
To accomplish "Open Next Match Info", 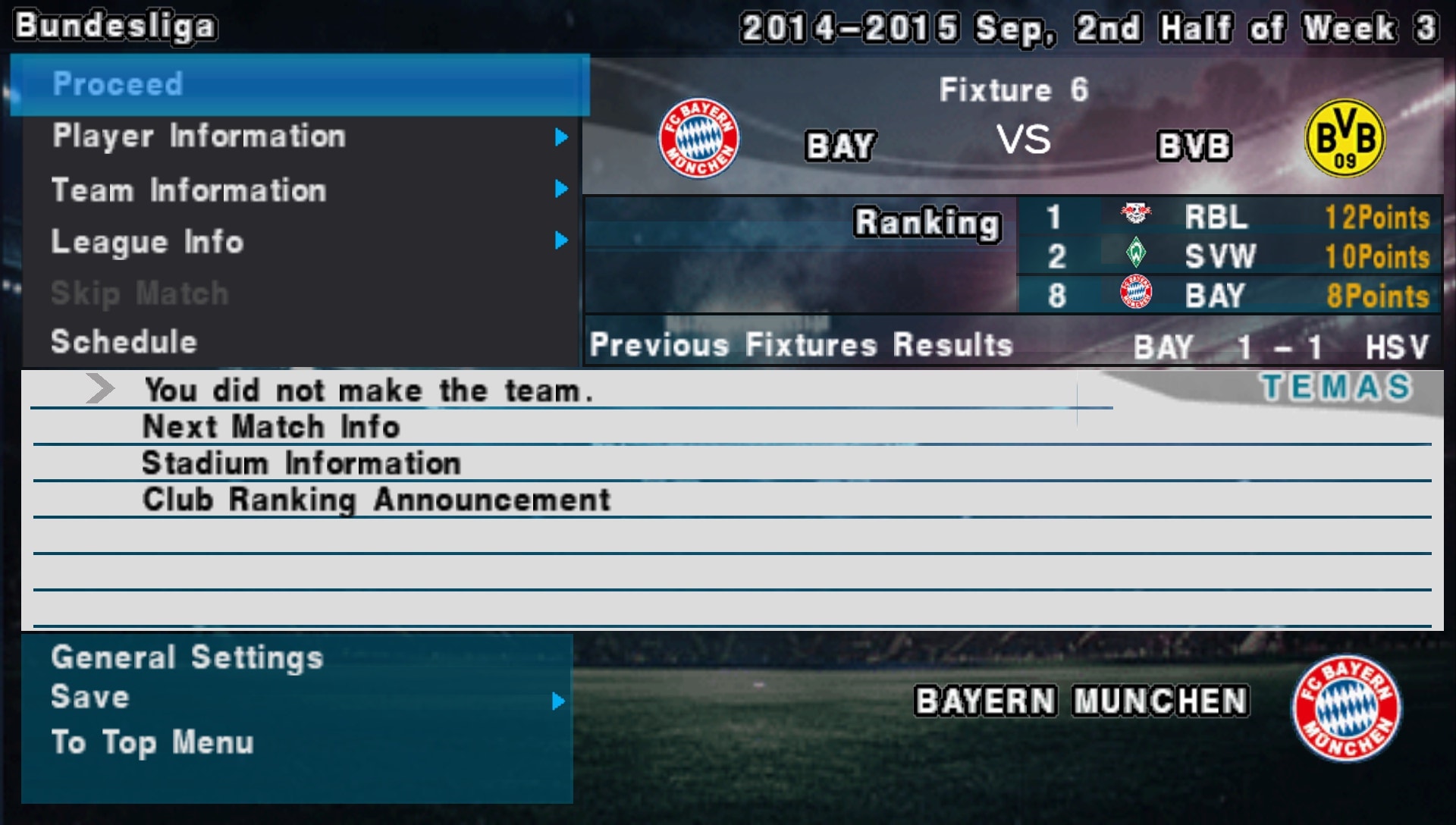I will (271, 426).
